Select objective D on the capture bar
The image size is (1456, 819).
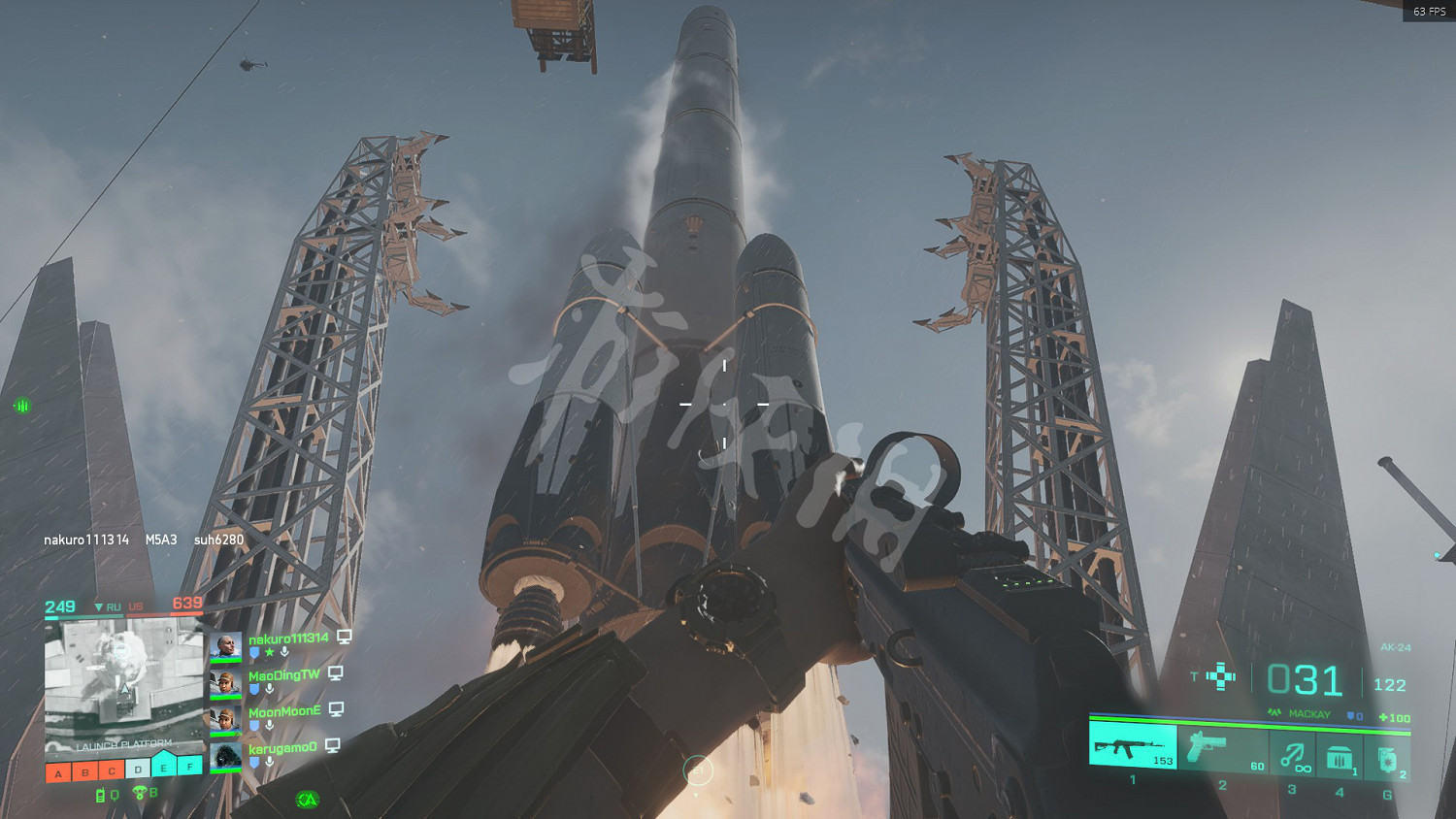138,770
